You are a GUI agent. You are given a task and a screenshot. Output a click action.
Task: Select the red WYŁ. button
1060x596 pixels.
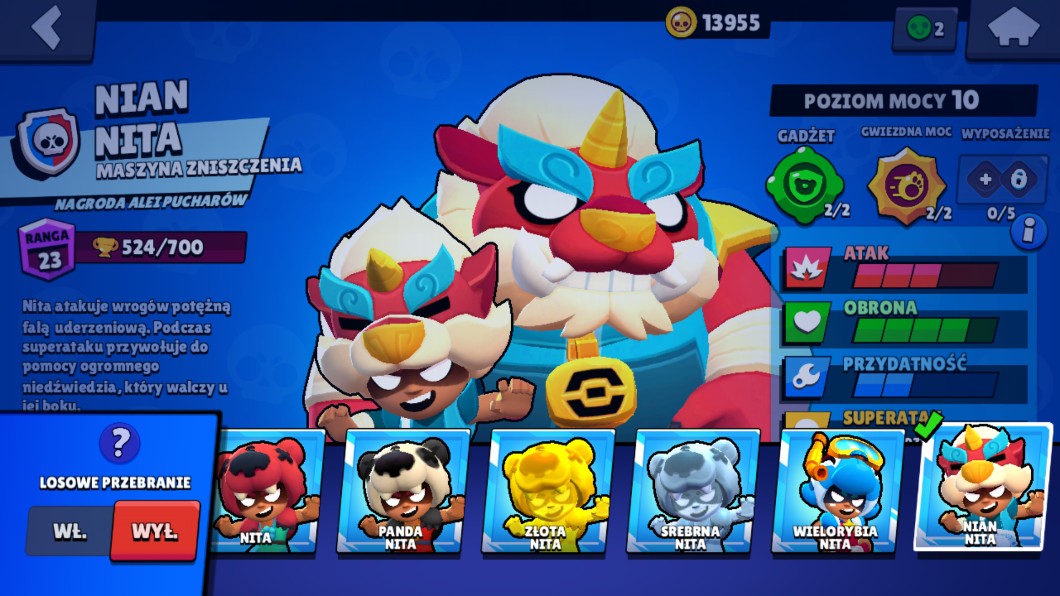(155, 530)
